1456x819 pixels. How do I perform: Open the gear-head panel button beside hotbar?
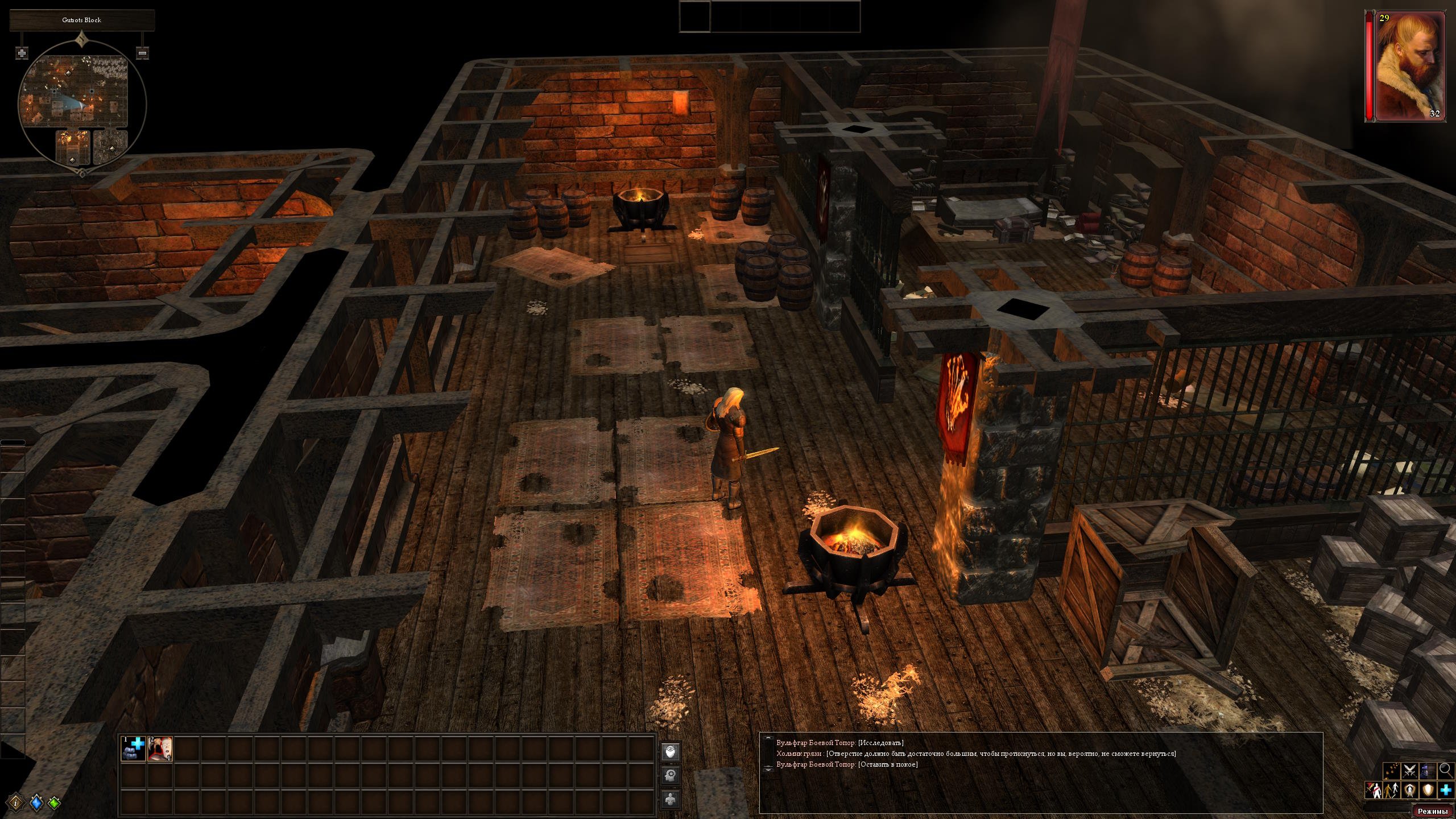point(671,775)
